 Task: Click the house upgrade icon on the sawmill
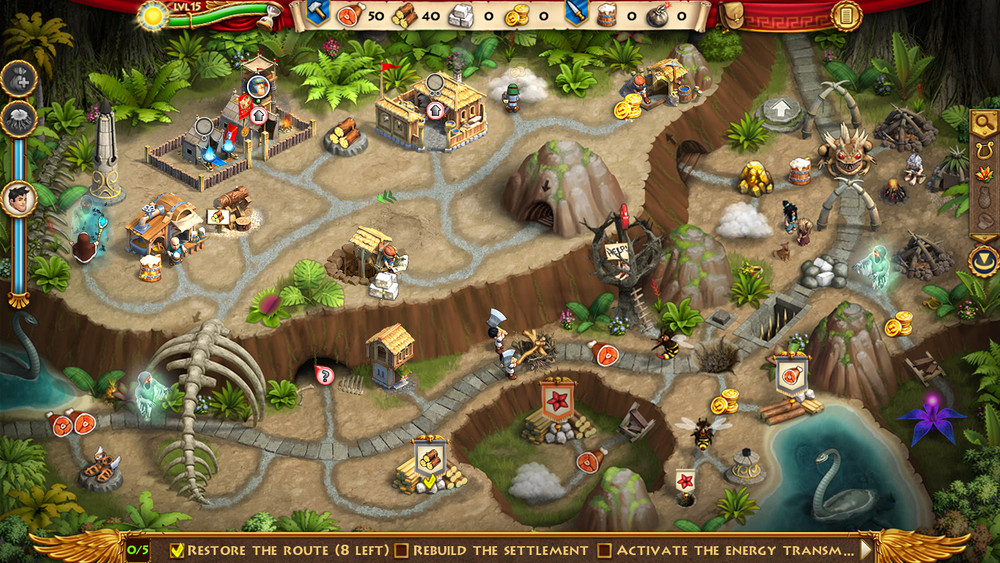(x=437, y=110)
